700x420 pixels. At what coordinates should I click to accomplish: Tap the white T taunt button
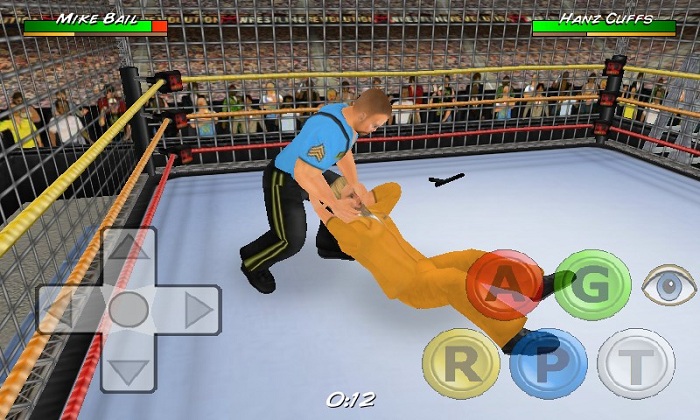click(x=636, y=363)
